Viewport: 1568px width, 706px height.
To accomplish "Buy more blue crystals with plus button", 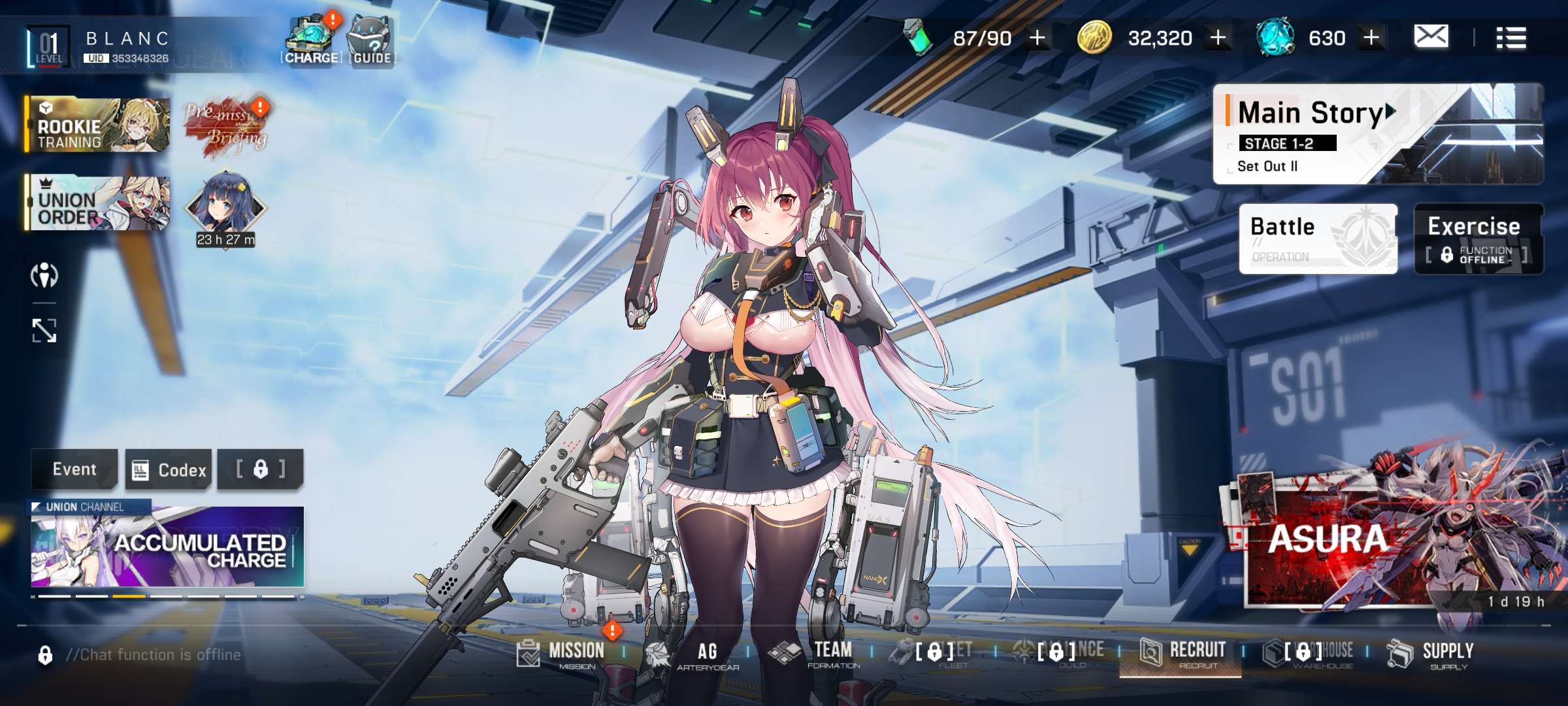I will pos(1371,38).
